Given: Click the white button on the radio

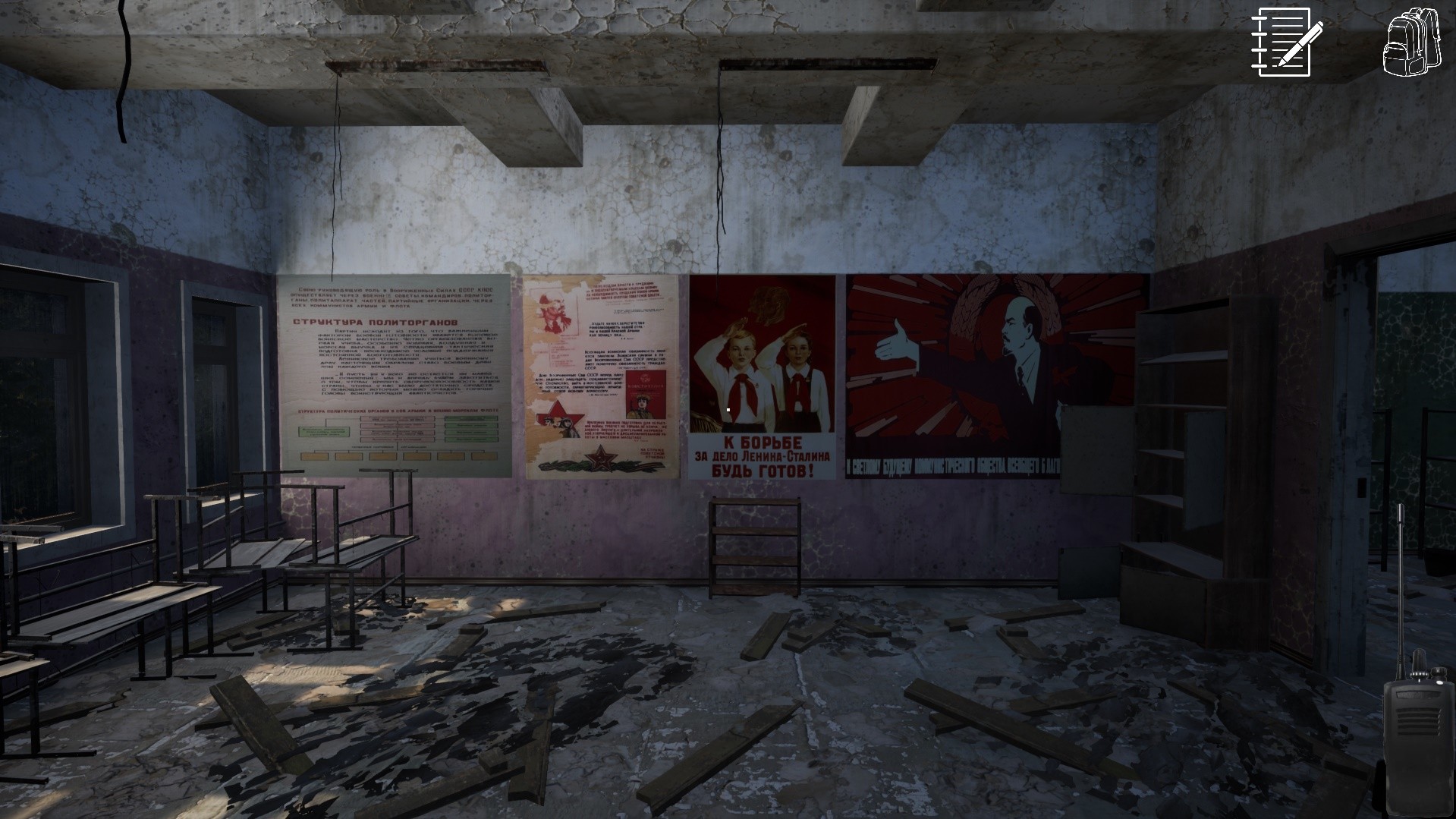Looking at the screenshot, I should [1439, 682].
